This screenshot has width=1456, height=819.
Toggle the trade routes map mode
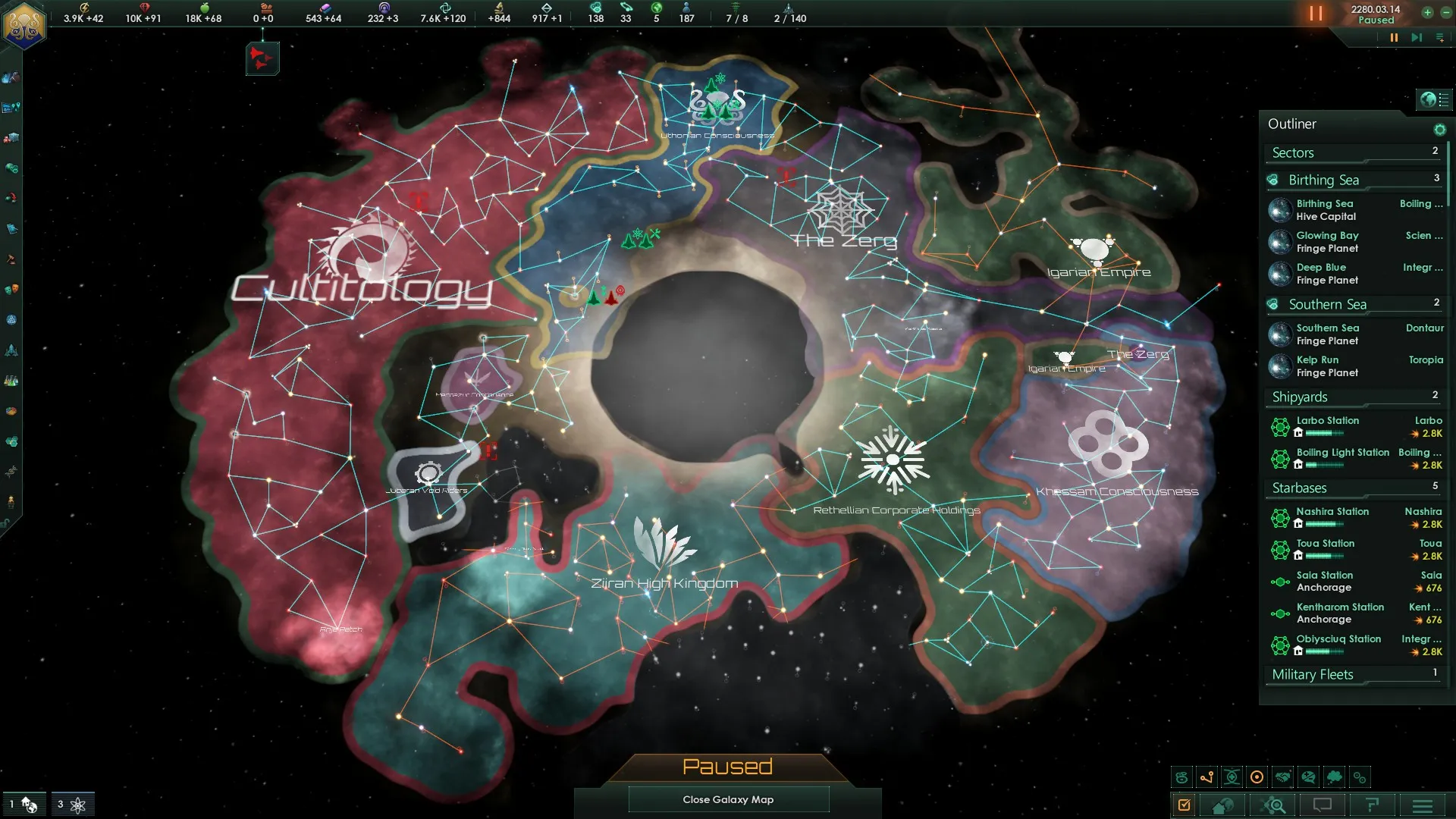(x=1207, y=777)
